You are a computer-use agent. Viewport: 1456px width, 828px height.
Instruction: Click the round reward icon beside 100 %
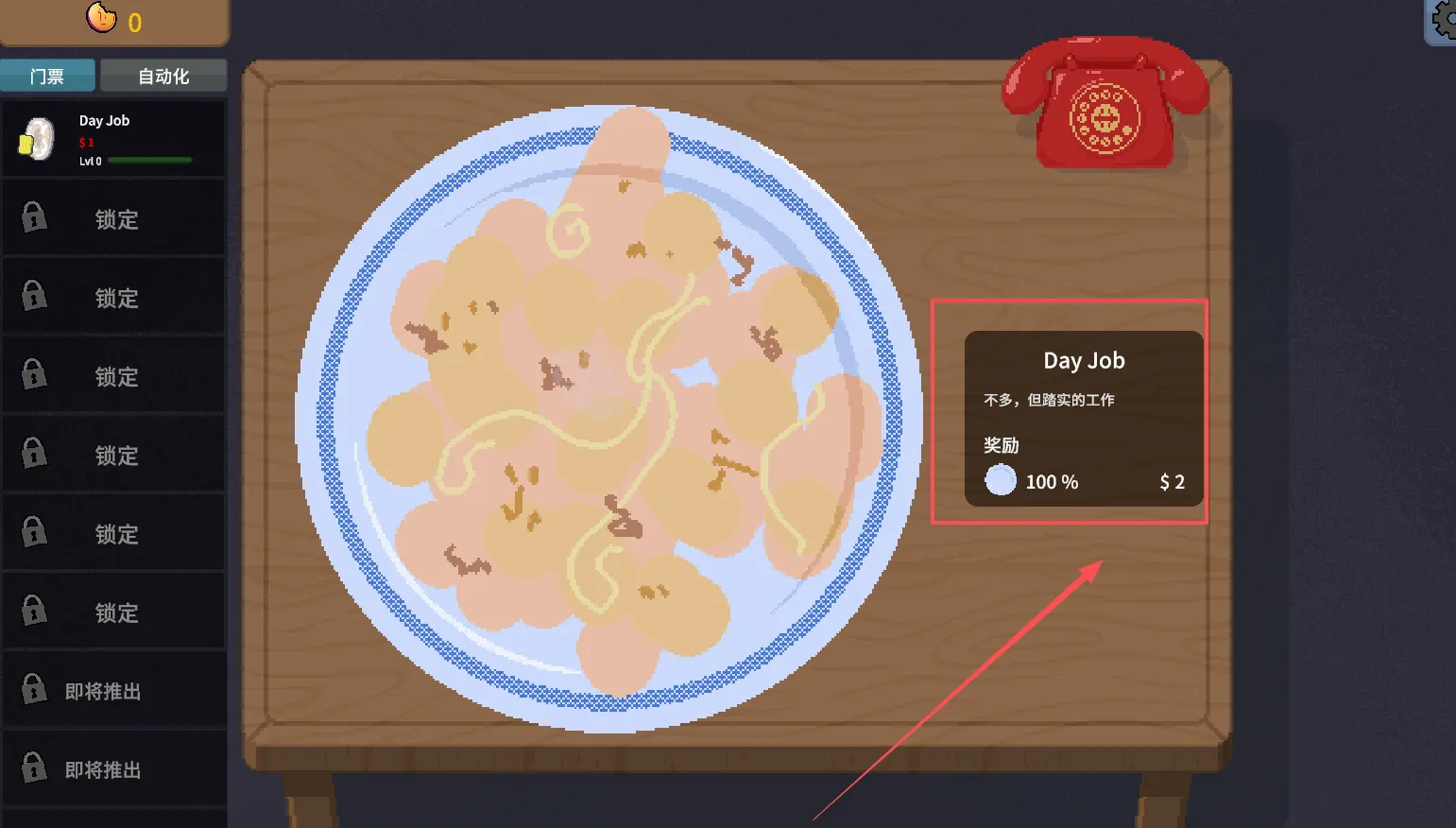(999, 480)
